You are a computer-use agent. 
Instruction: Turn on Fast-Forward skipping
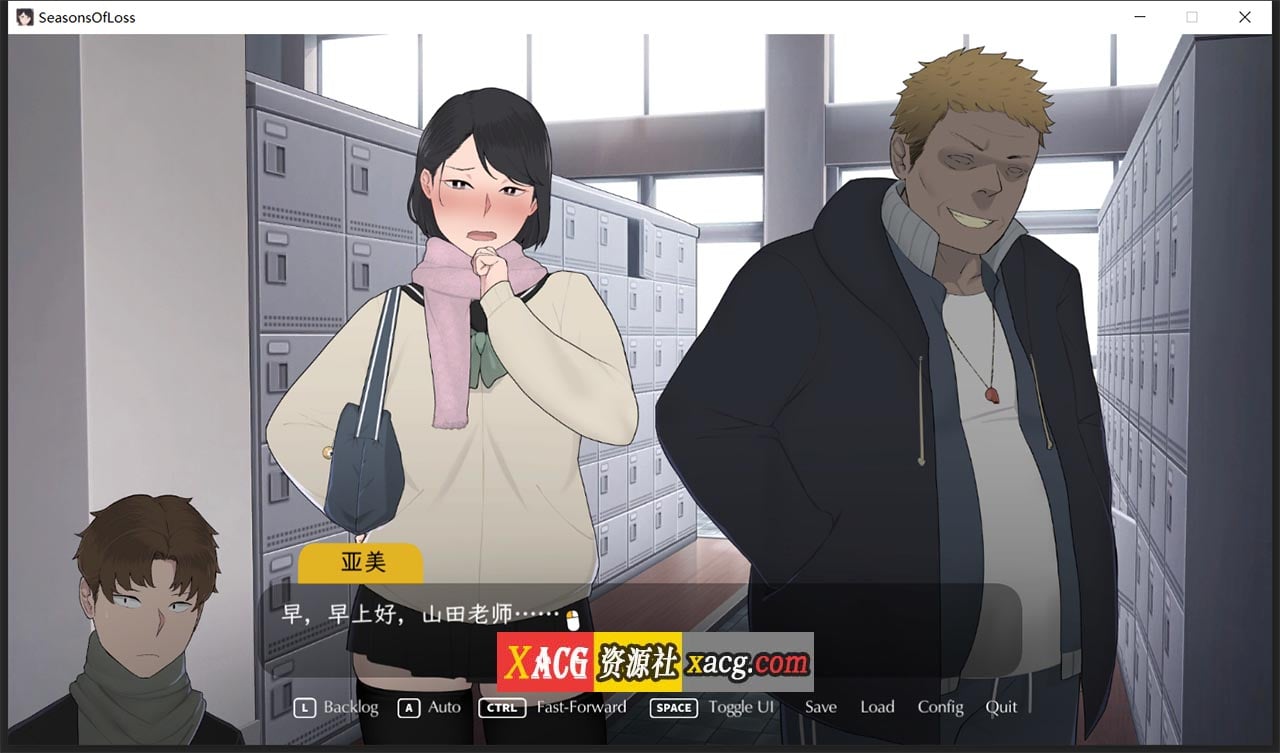pyautogui.click(x=580, y=707)
